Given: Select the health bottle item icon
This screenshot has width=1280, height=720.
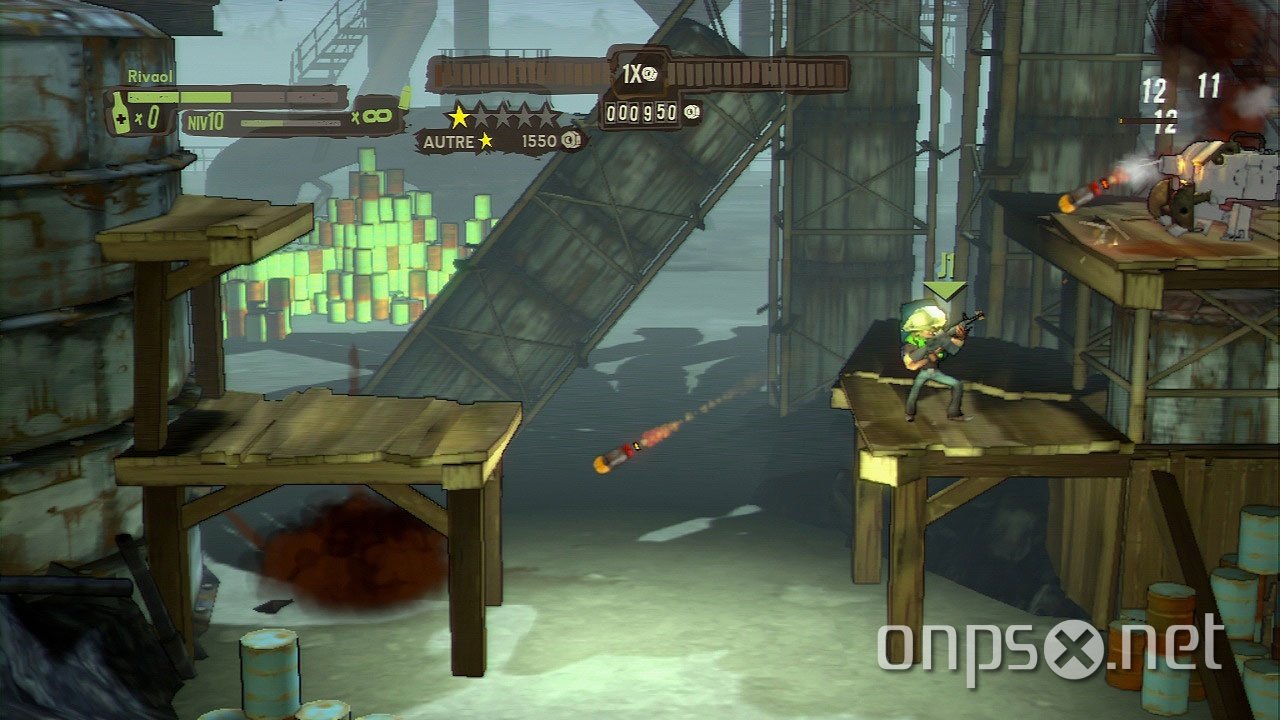Looking at the screenshot, I should (x=120, y=115).
